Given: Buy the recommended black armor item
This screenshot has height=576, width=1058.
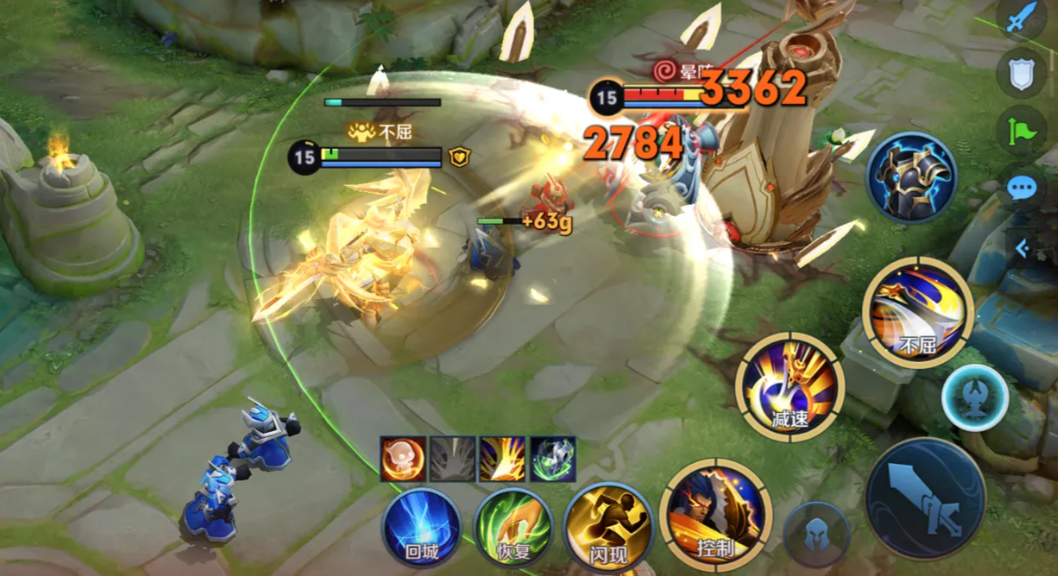Looking at the screenshot, I should pyautogui.click(x=910, y=177).
